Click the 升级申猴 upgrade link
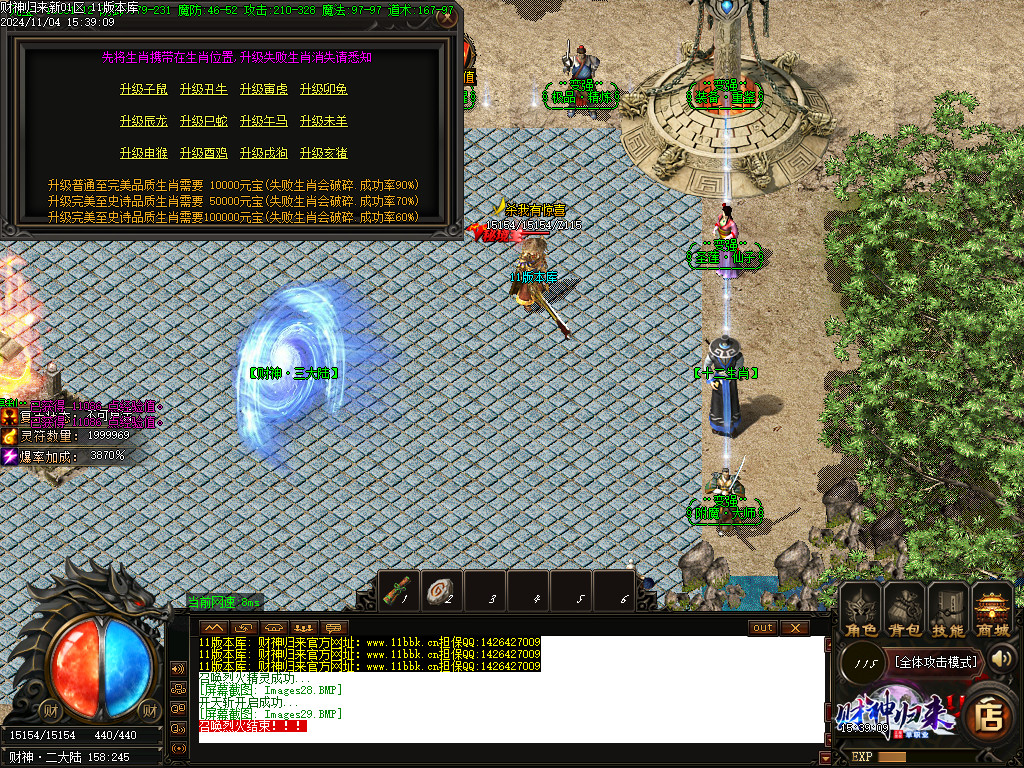 pyautogui.click(x=144, y=154)
